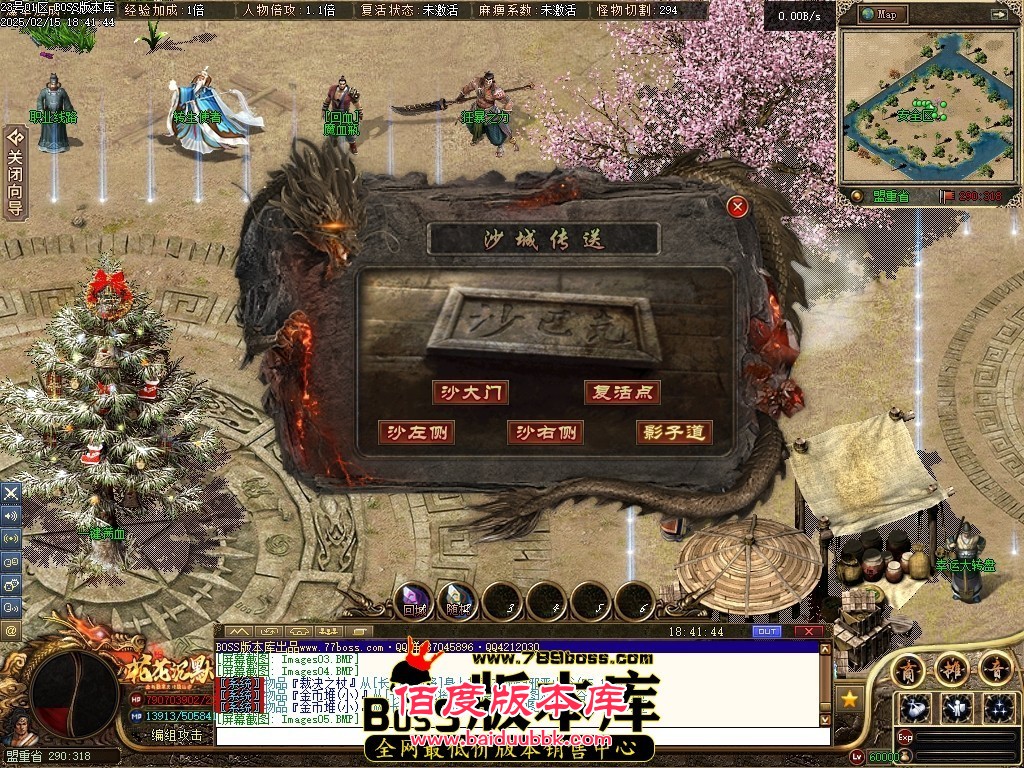
Task: Teleport to 沙大门 (Sand City gate)
Action: coord(470,392)
